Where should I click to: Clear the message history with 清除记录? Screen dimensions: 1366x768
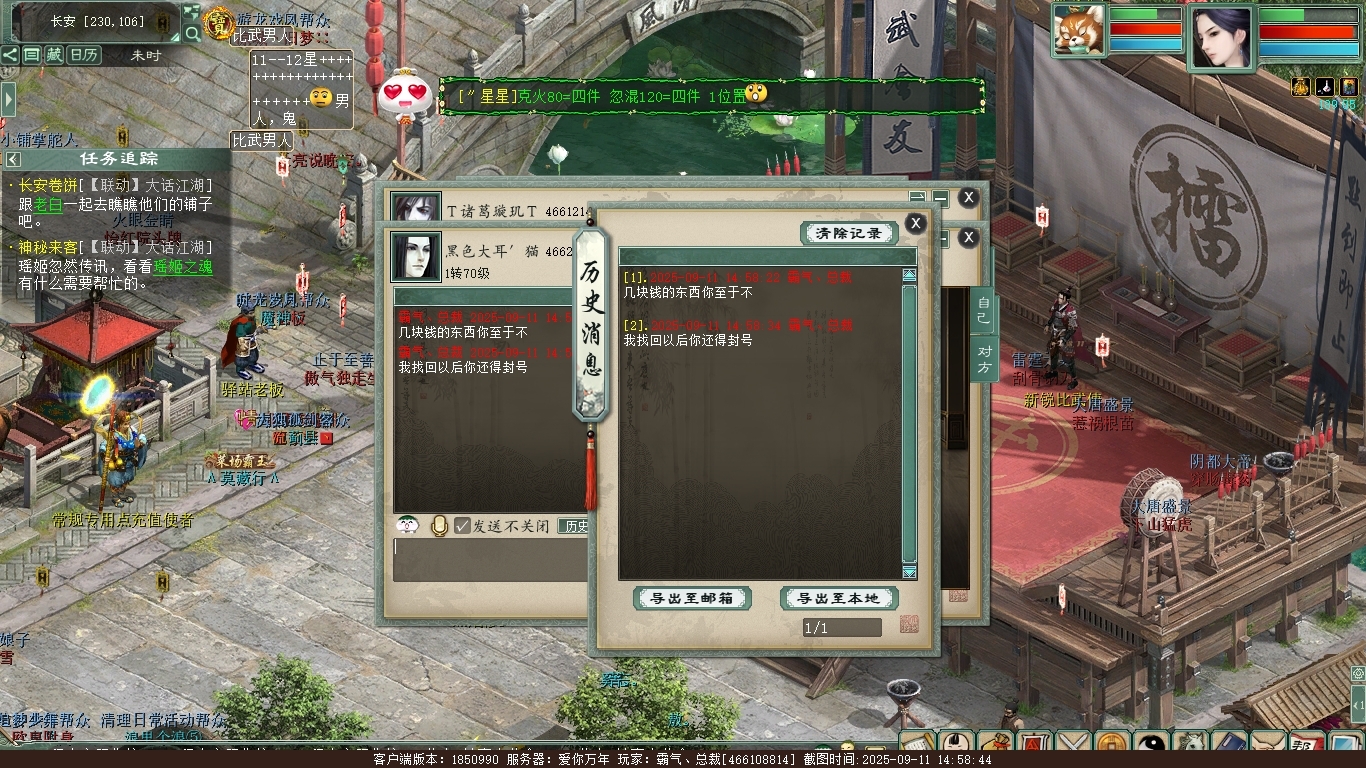[849, 233]
